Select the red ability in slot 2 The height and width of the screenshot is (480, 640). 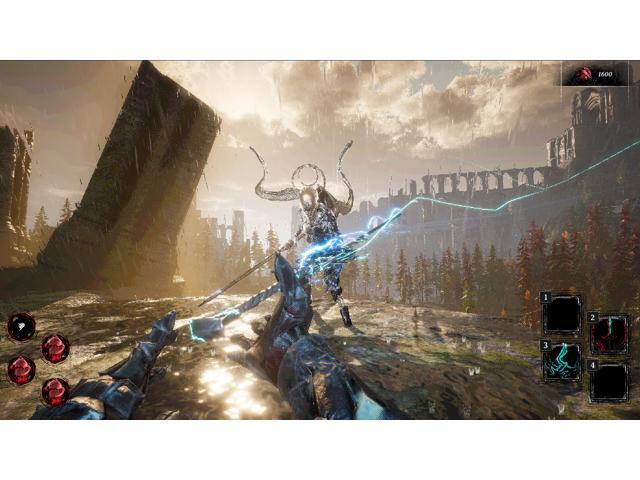[x=609, y=334]
